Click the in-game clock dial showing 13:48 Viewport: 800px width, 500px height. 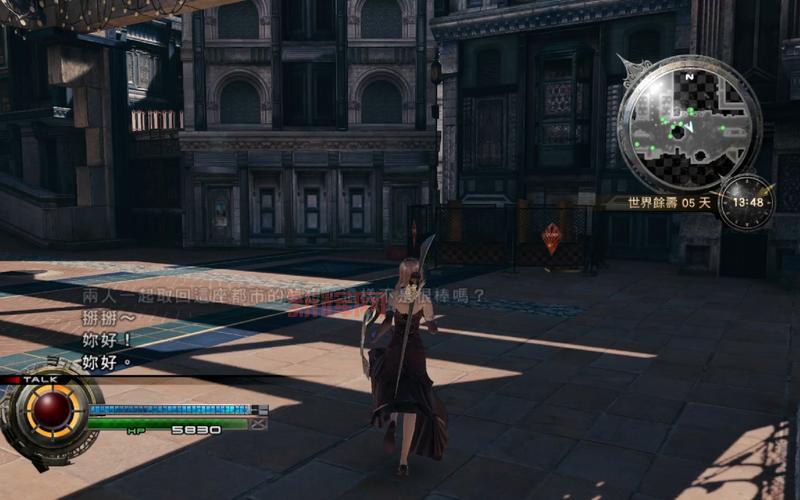click(x=746, y=202)
